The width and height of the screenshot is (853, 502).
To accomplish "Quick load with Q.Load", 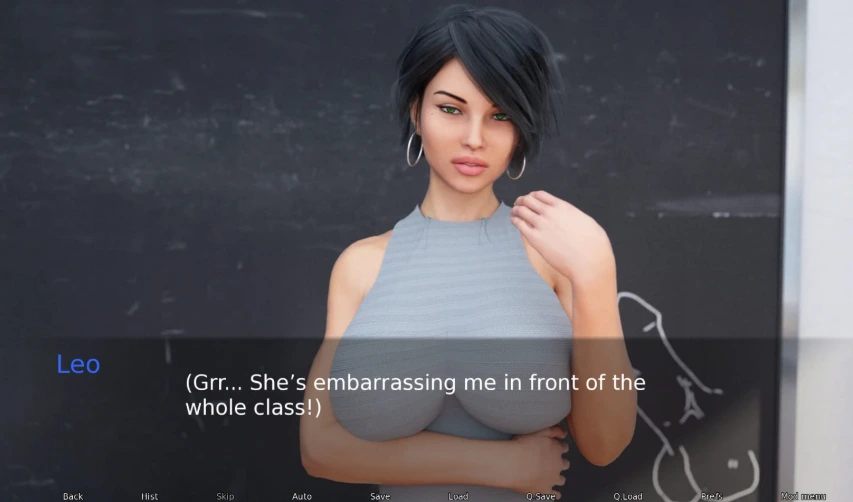I will 628,496.
